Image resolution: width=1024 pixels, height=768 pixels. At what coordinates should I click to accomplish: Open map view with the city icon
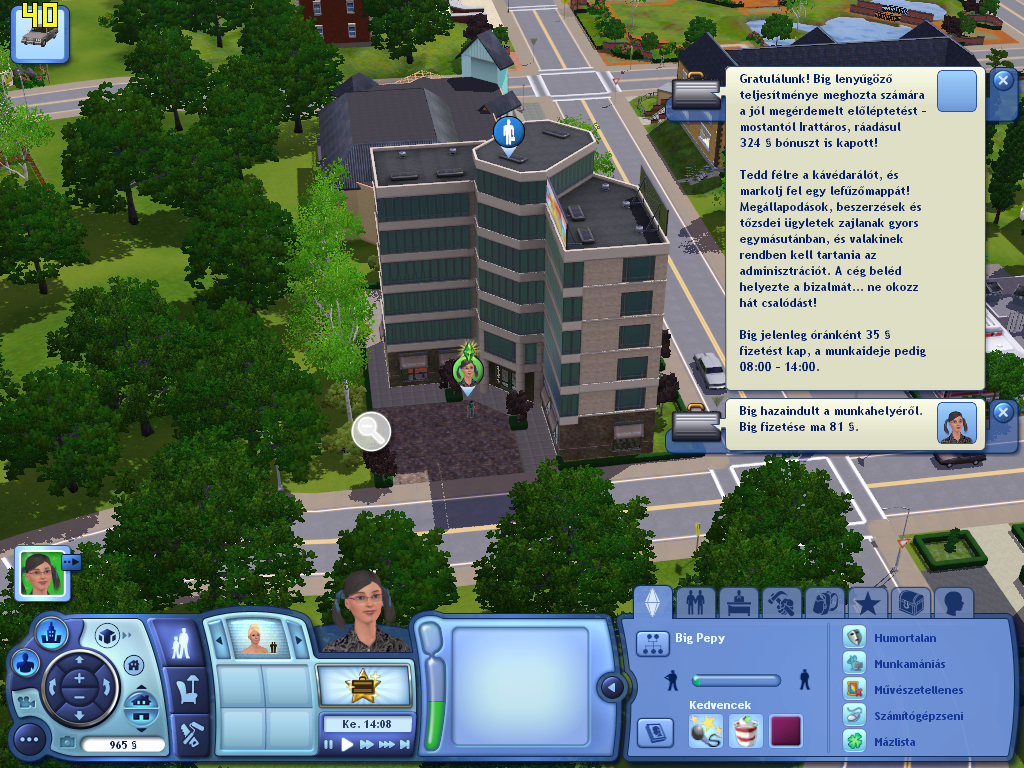50,632
